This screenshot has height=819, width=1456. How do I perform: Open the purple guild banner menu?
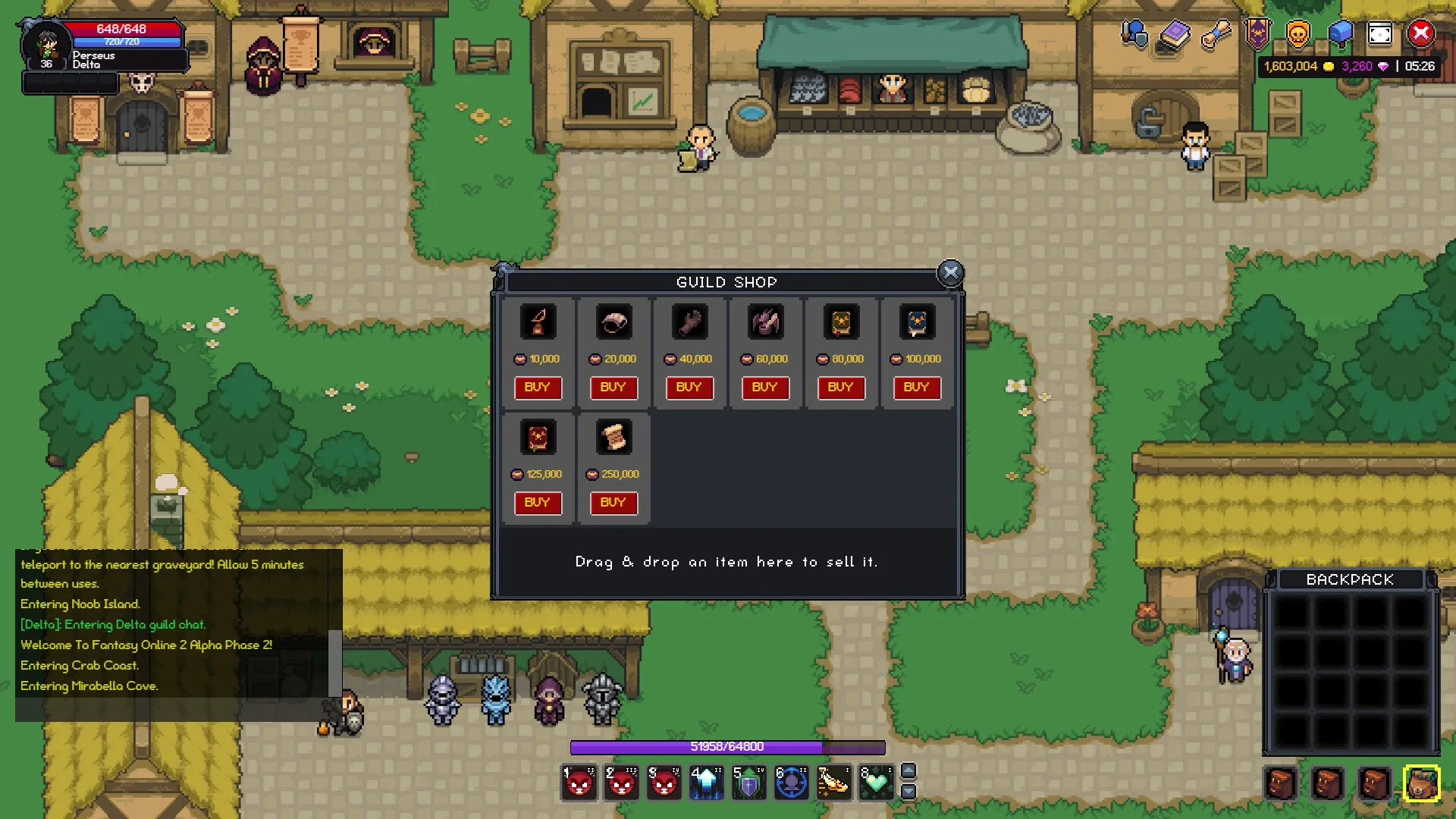click(x=1257, y=34)
